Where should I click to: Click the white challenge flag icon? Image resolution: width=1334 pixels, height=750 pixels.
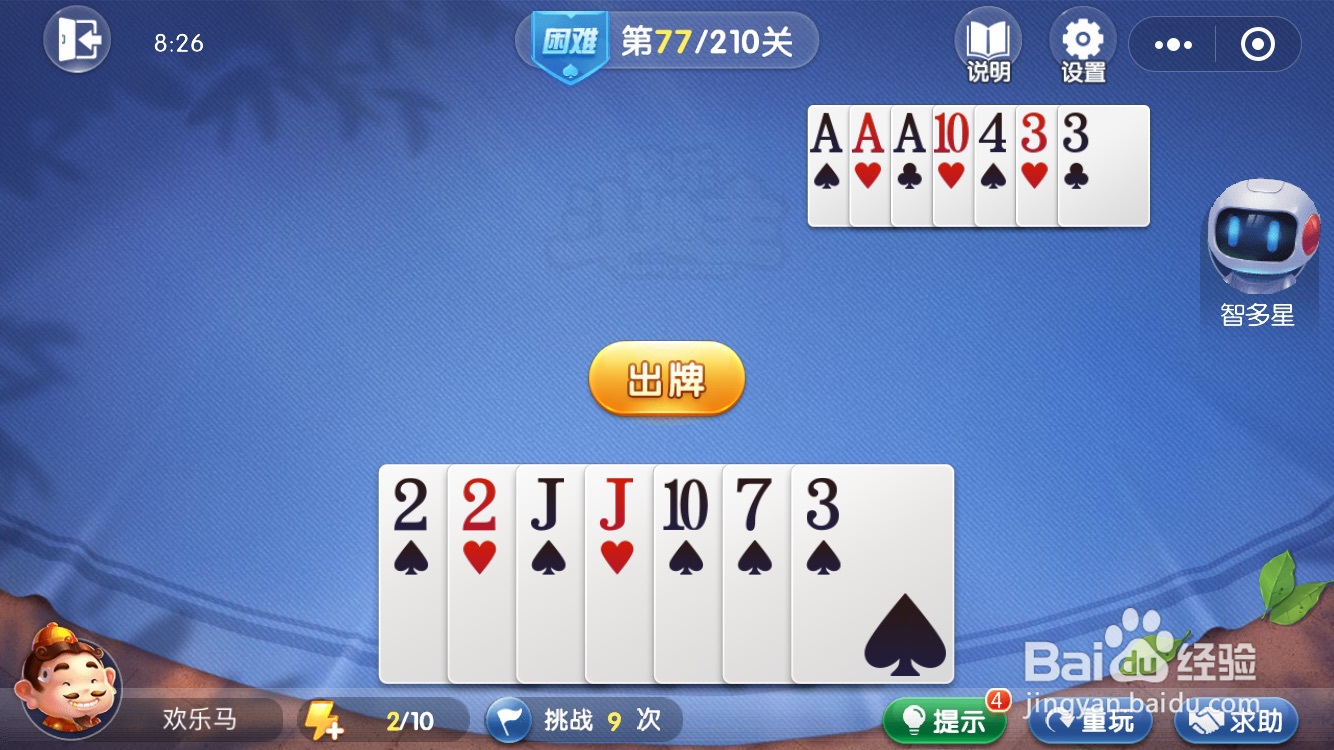click(508, 719)
